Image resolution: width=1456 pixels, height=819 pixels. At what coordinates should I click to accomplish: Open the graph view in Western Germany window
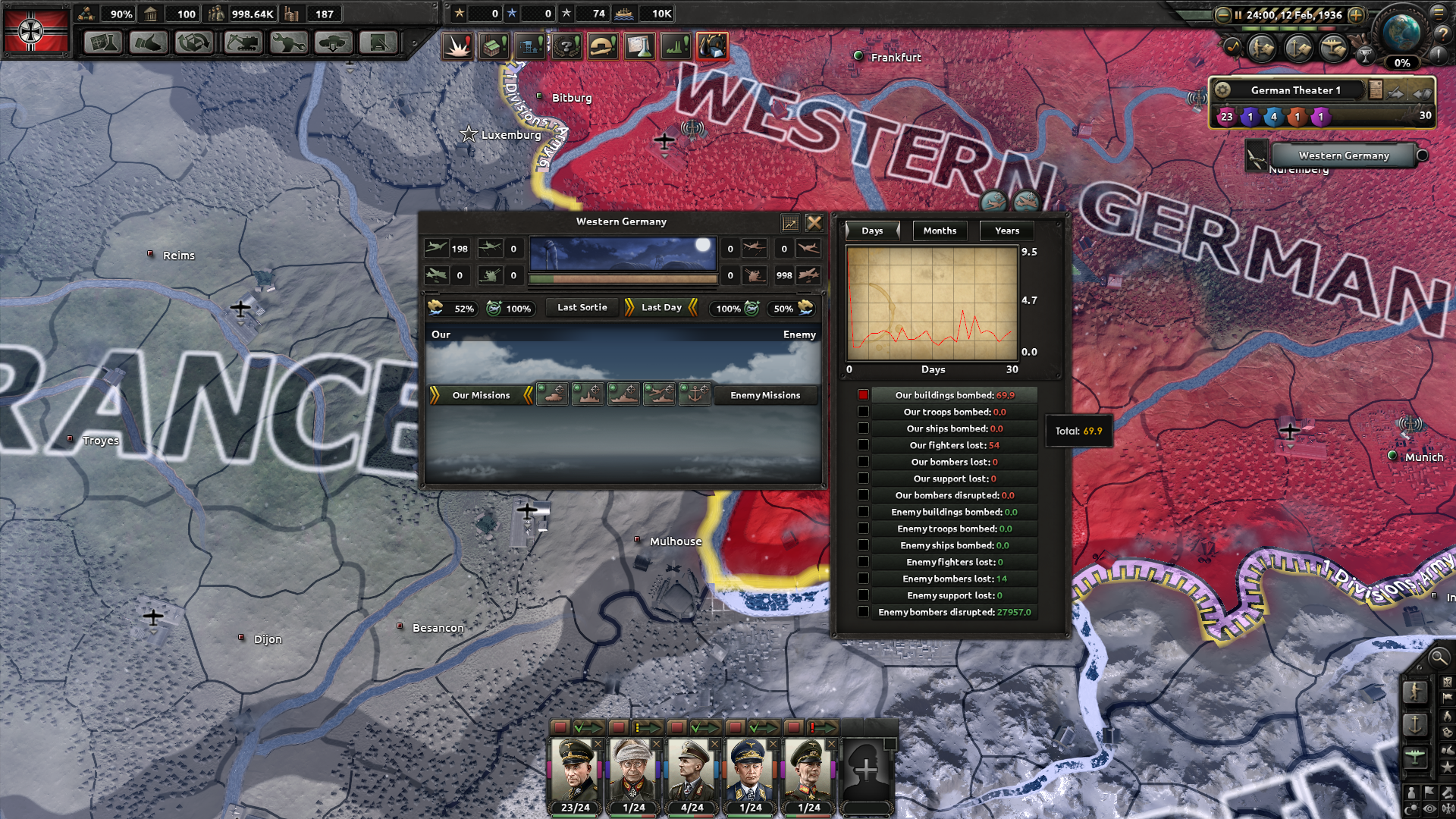point(789,222)
